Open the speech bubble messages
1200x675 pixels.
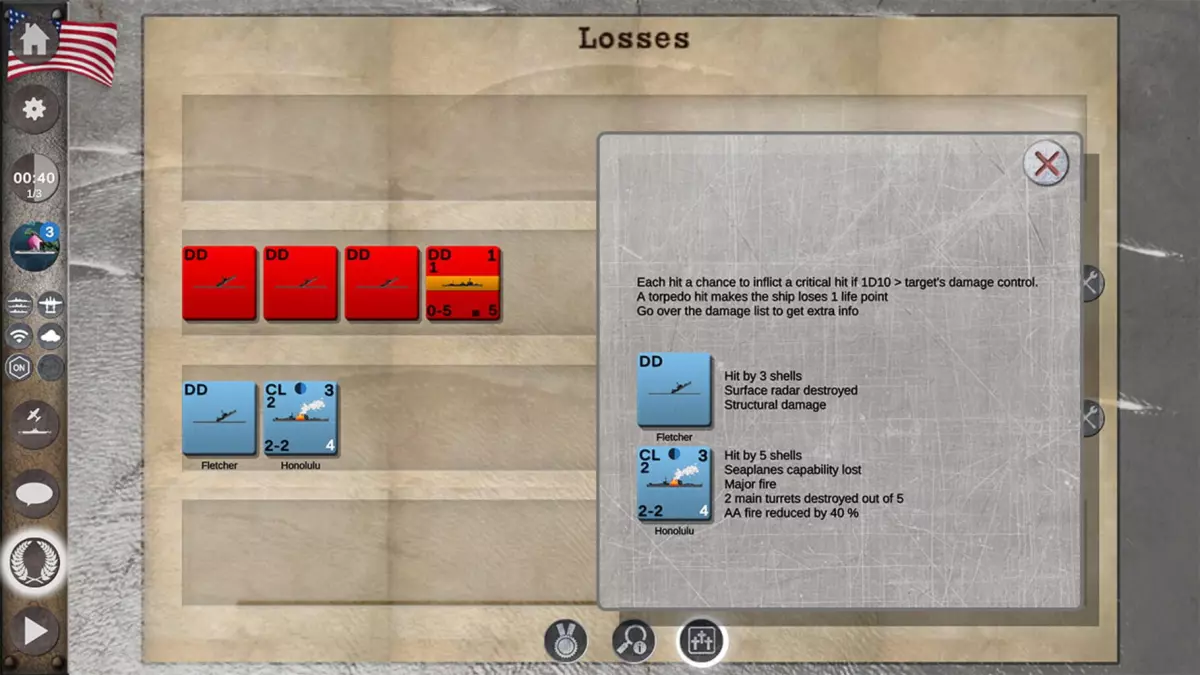click(34, 493)
